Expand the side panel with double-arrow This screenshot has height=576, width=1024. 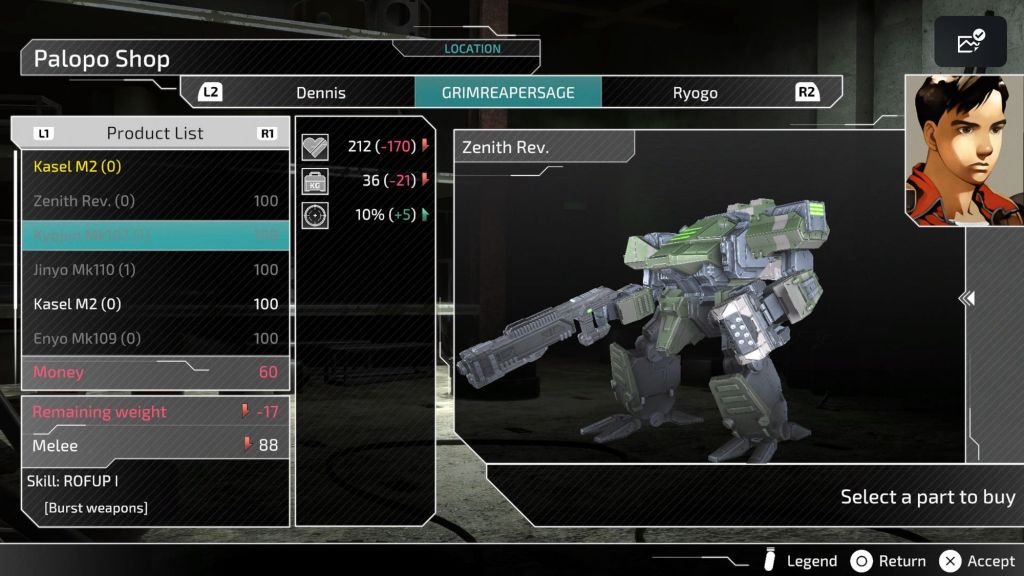click(x=967, y=298)
